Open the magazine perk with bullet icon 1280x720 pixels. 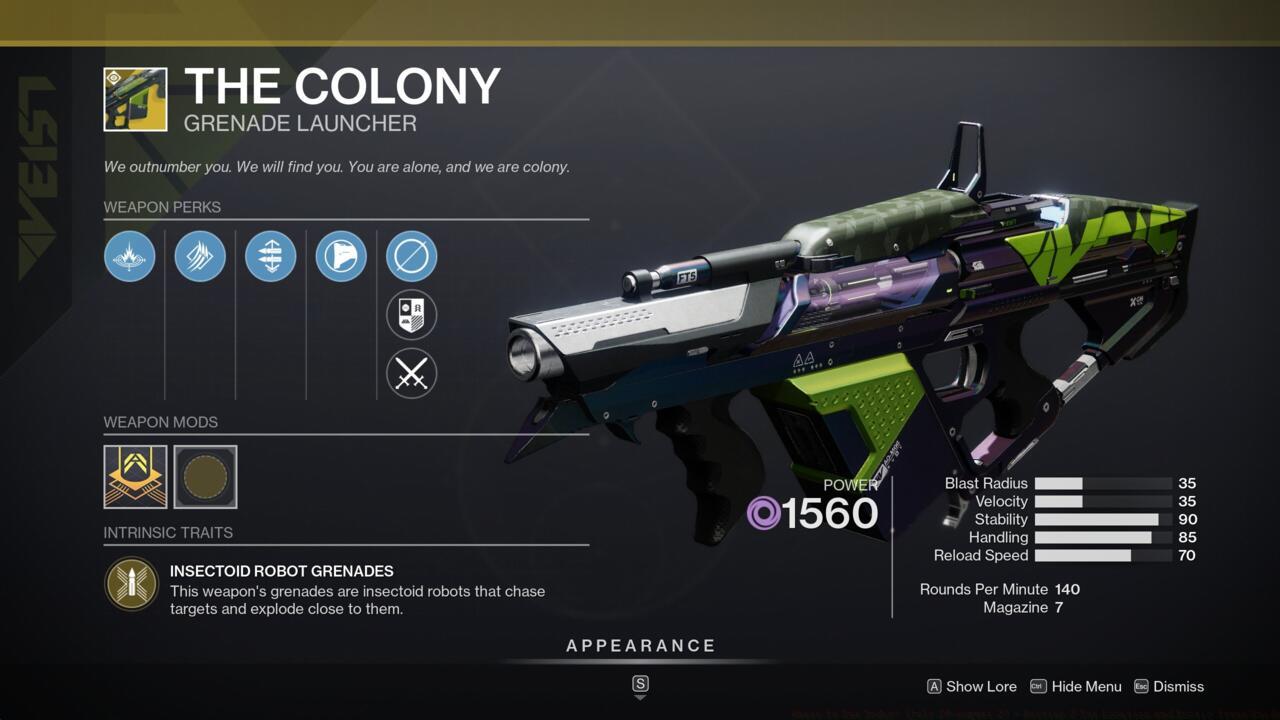270,256
